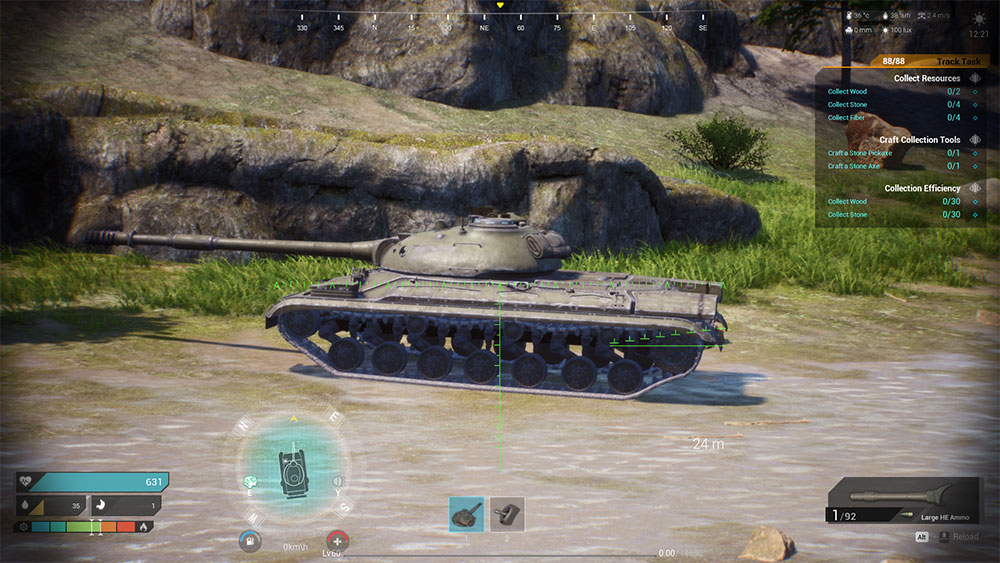The image size is (1000, 563).
Task: Select the Craft a Stone Axe task
Action: point(898,166)
